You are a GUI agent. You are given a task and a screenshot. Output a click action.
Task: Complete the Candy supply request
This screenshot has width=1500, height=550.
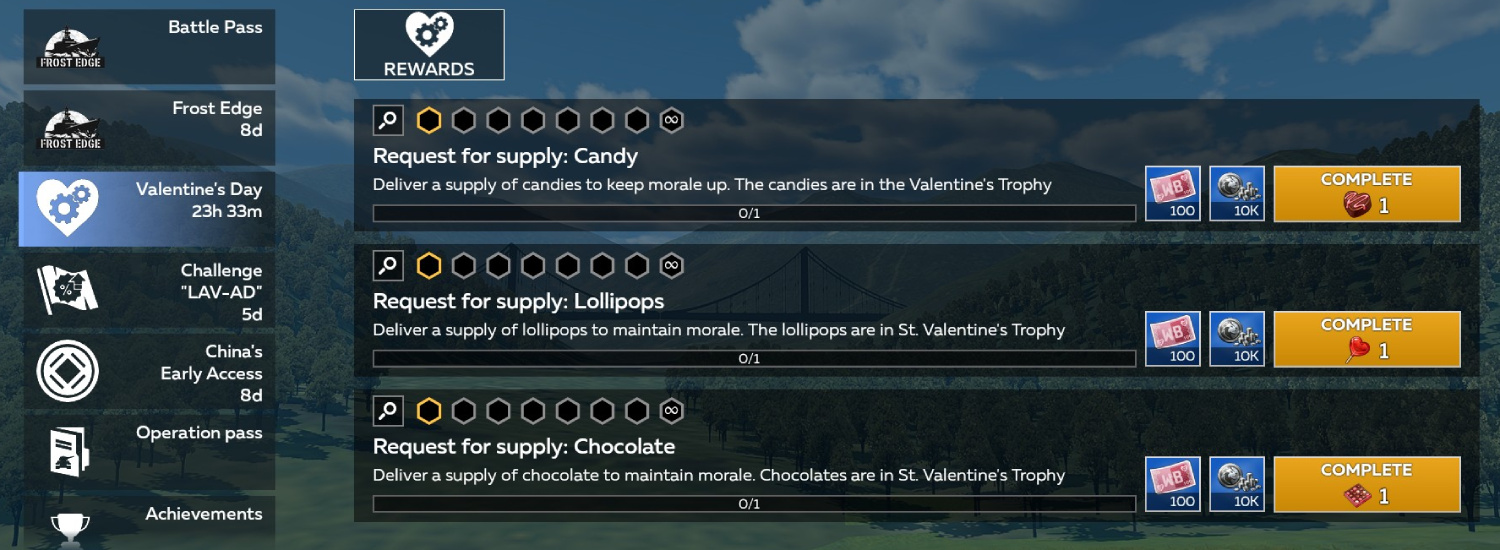pos(1366,194)
